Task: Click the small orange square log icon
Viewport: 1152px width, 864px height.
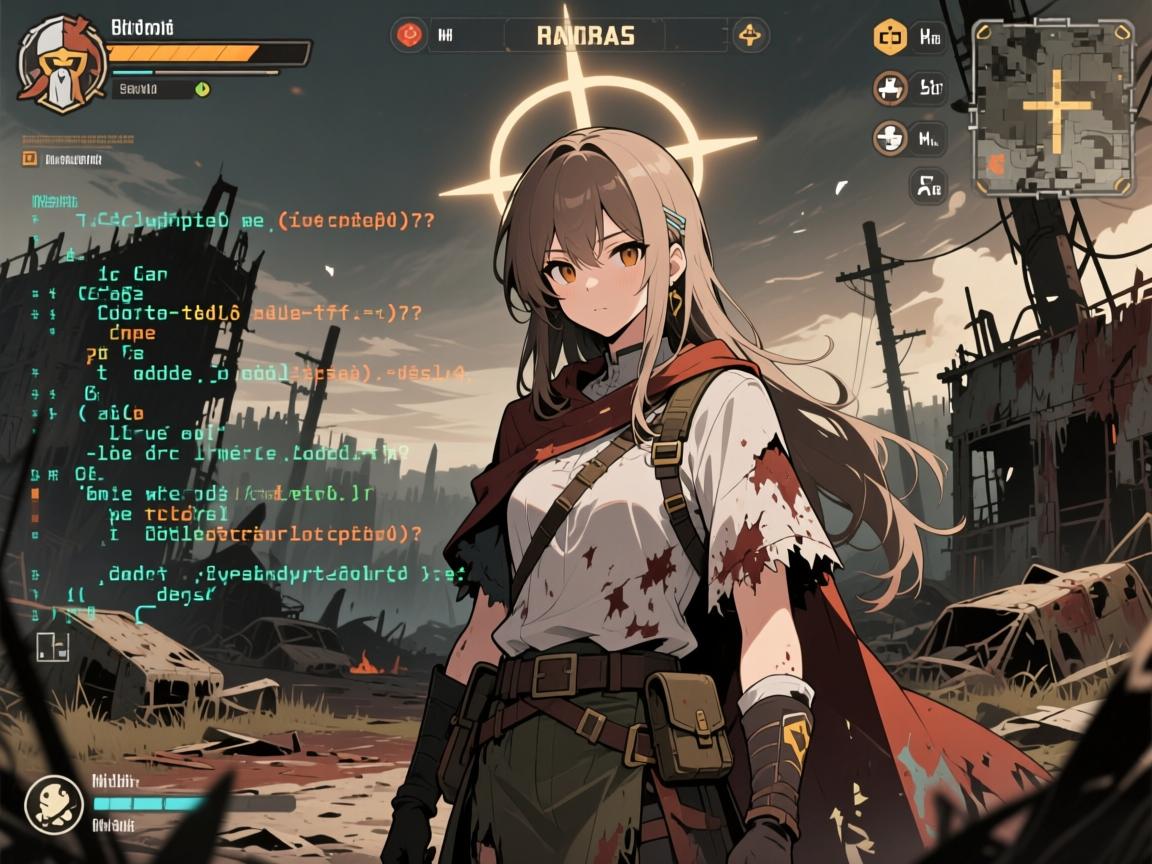Action: pyautogui.click(x=29, y=158)
